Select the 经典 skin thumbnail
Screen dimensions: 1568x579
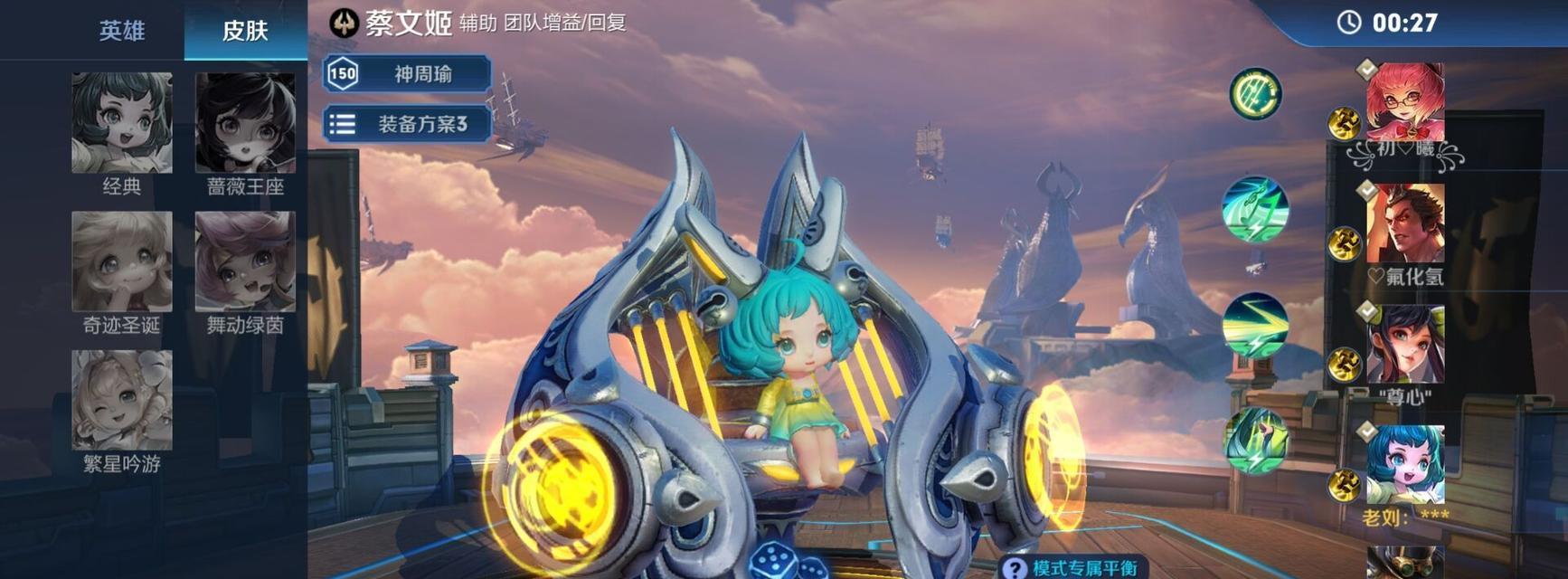122,123
